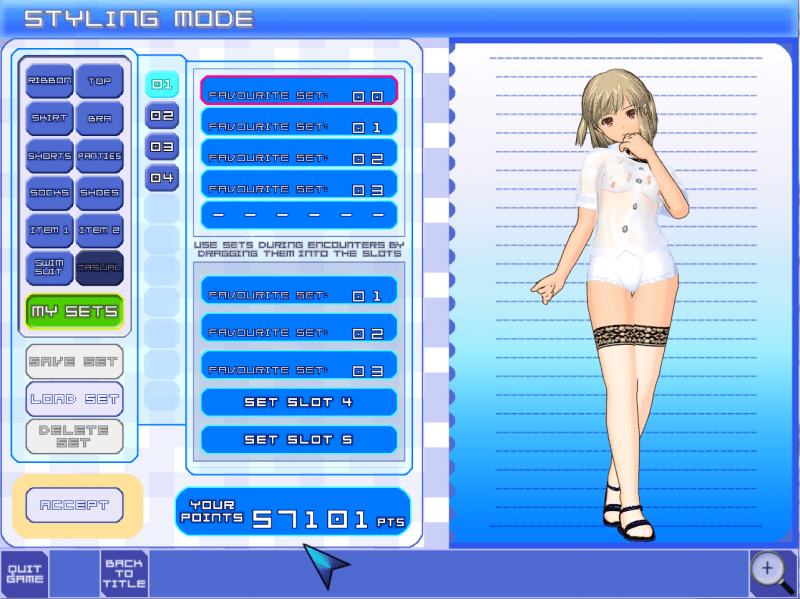The width and height of the screenshot is (800, 599).
Task: Open the Item 2 category
Action: [99, 230]
